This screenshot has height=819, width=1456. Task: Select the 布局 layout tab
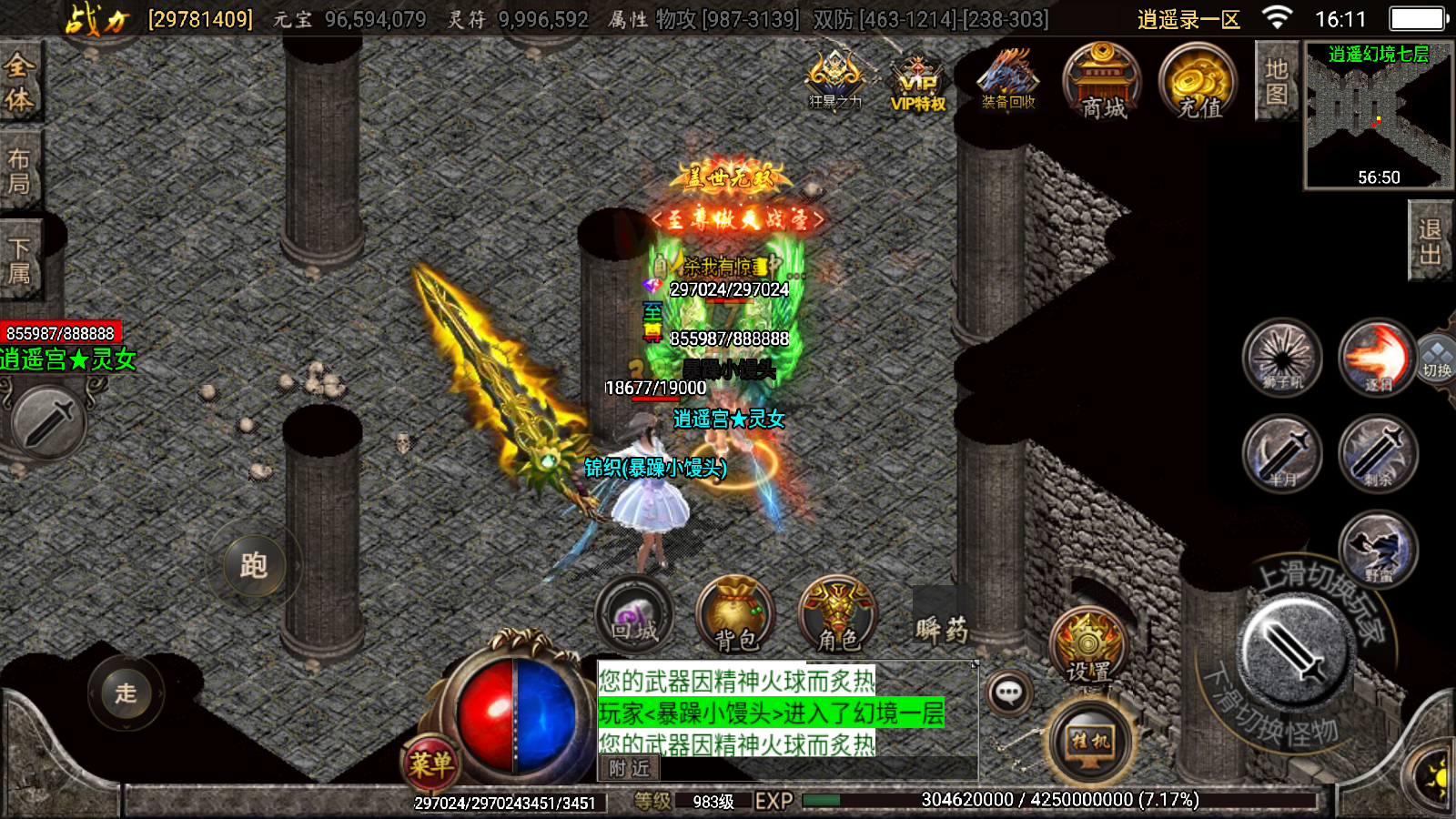[x=20, y=171]
